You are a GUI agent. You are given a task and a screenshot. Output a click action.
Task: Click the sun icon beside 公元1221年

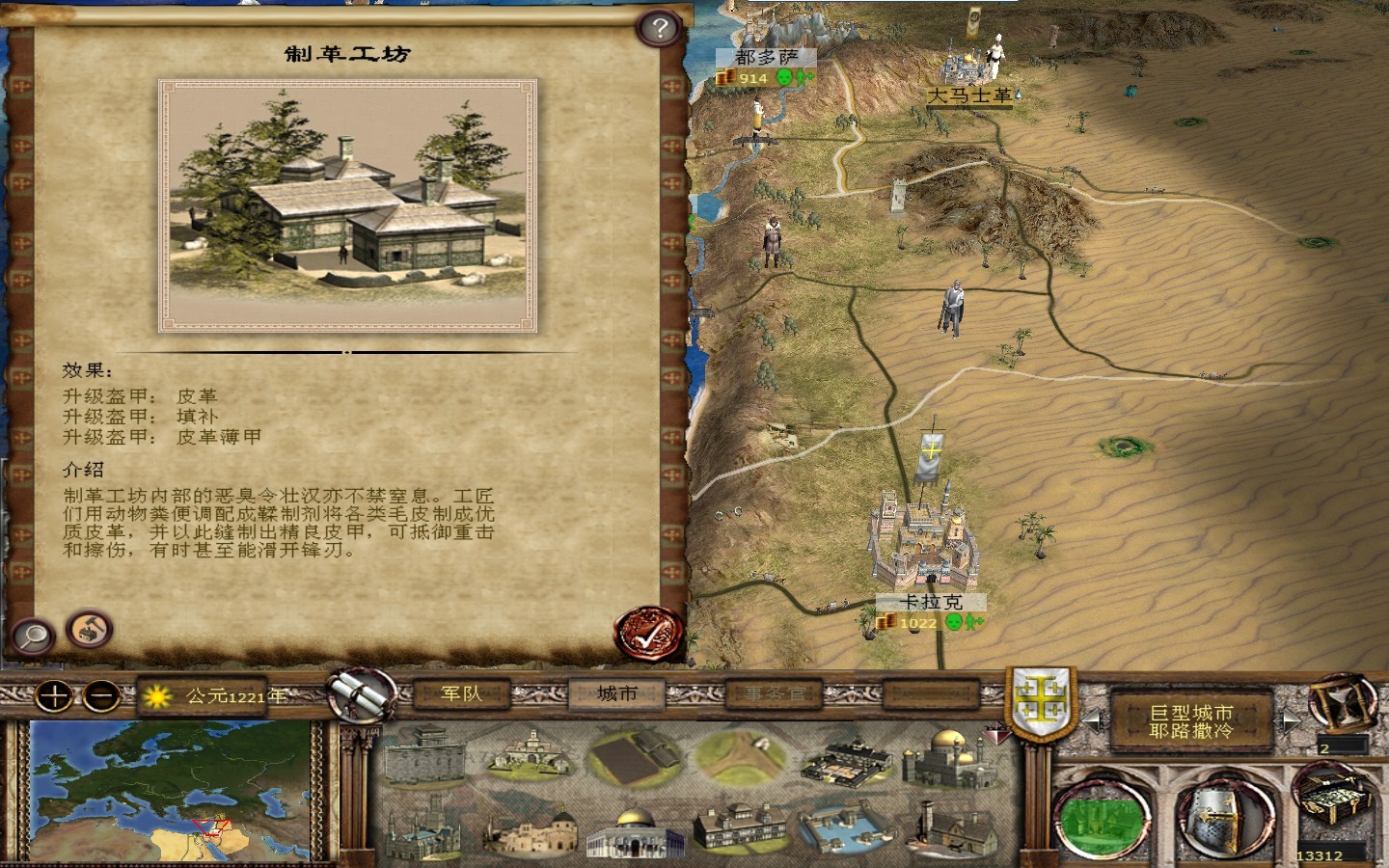tap(156, 696)
